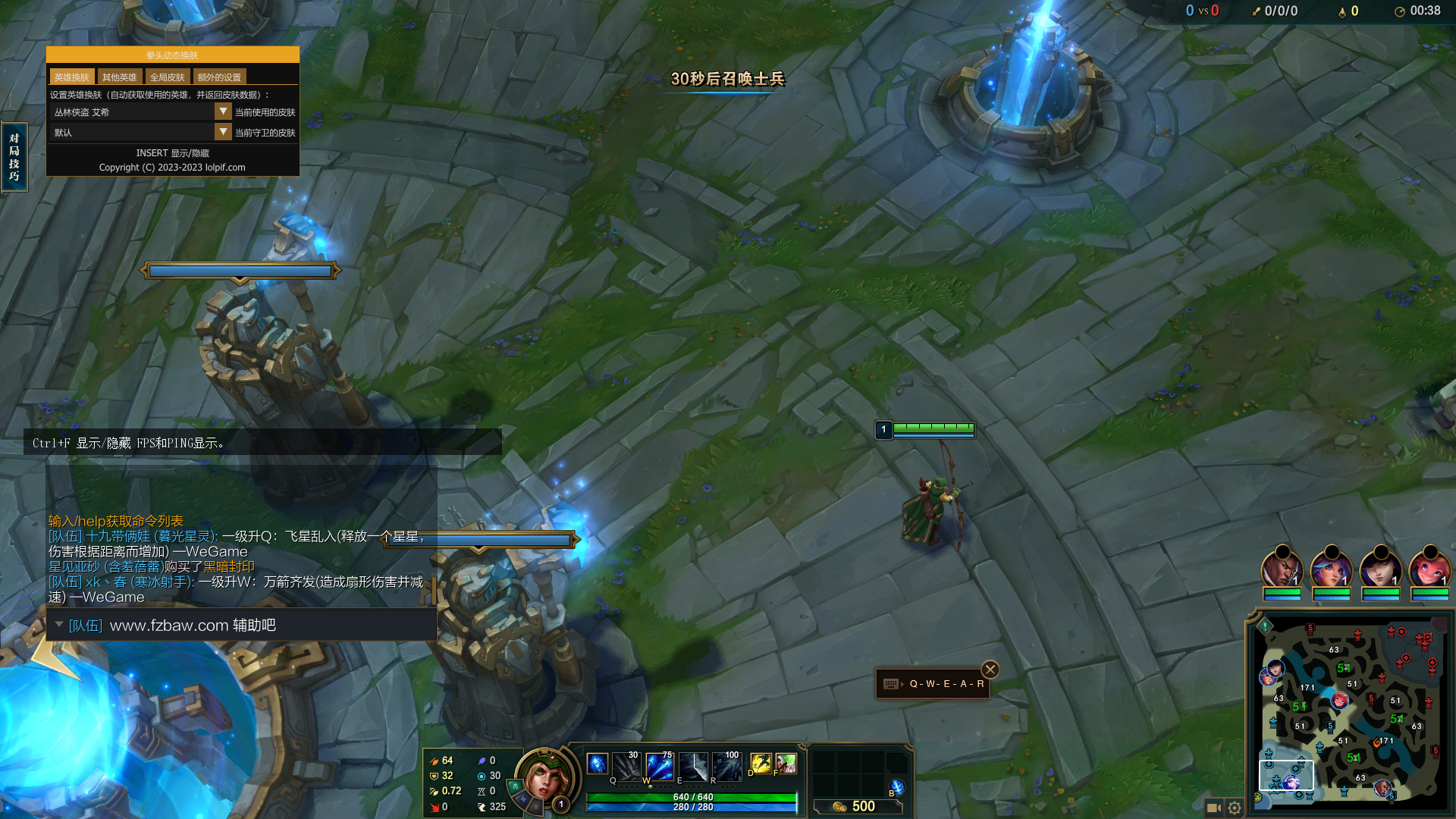The width and height of the screenshot is (1456, 819).
Task: Open the 默认 ward skin dropdown
Action: [223, 132]
